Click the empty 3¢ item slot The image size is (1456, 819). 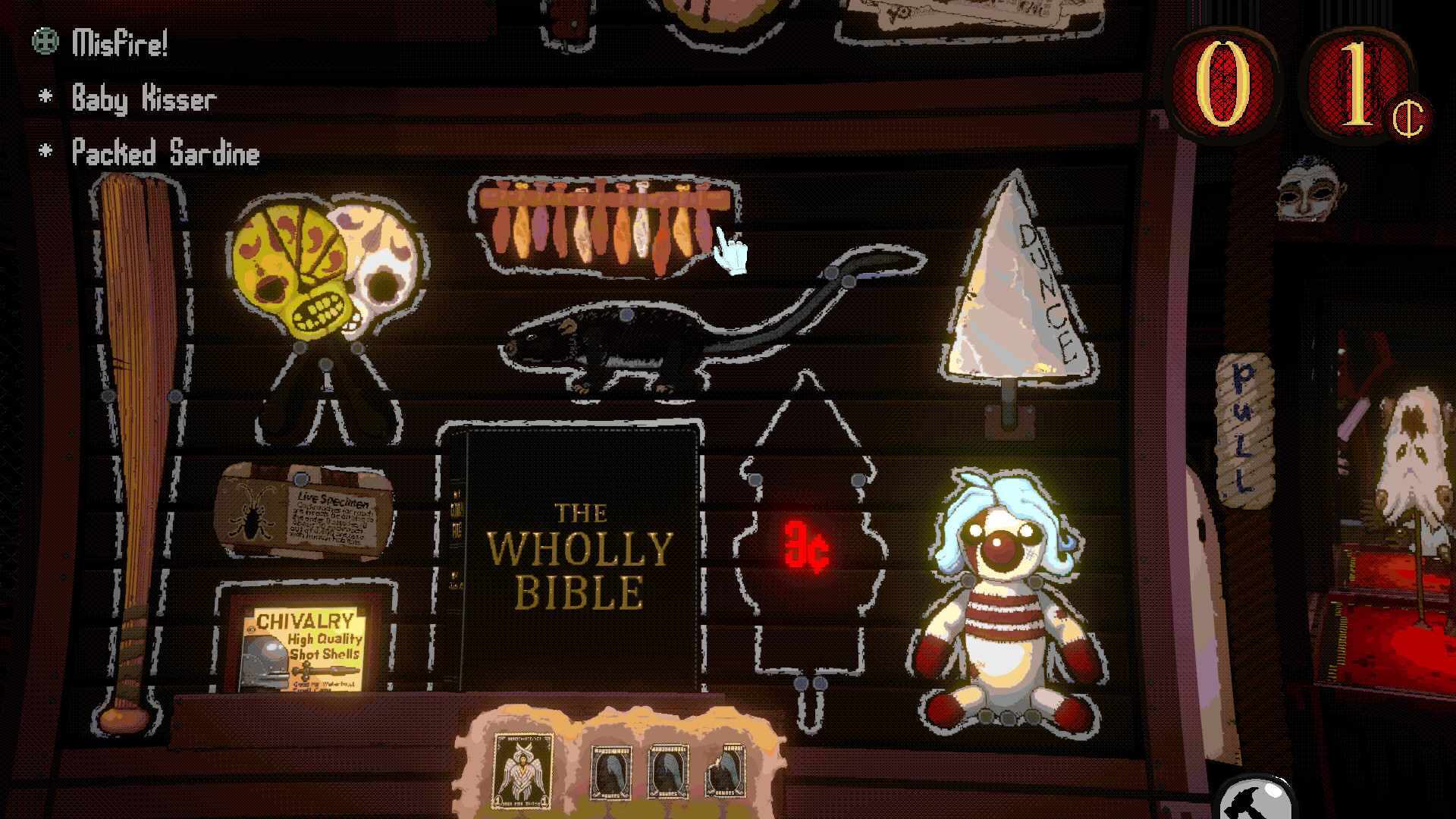pyautogui.click(x=808, y=546)
